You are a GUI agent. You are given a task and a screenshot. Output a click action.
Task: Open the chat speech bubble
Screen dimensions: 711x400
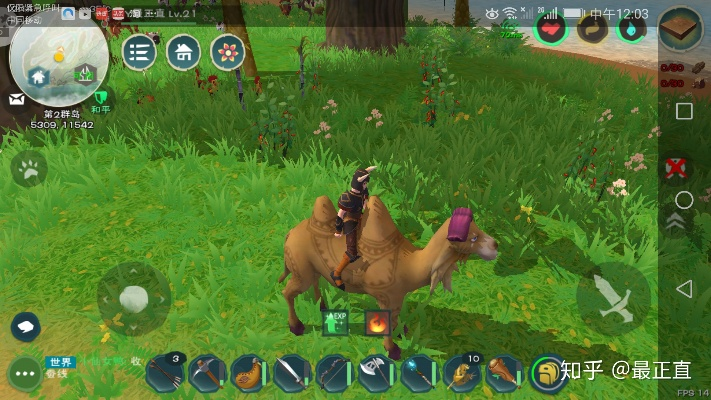tap(25, 326)
